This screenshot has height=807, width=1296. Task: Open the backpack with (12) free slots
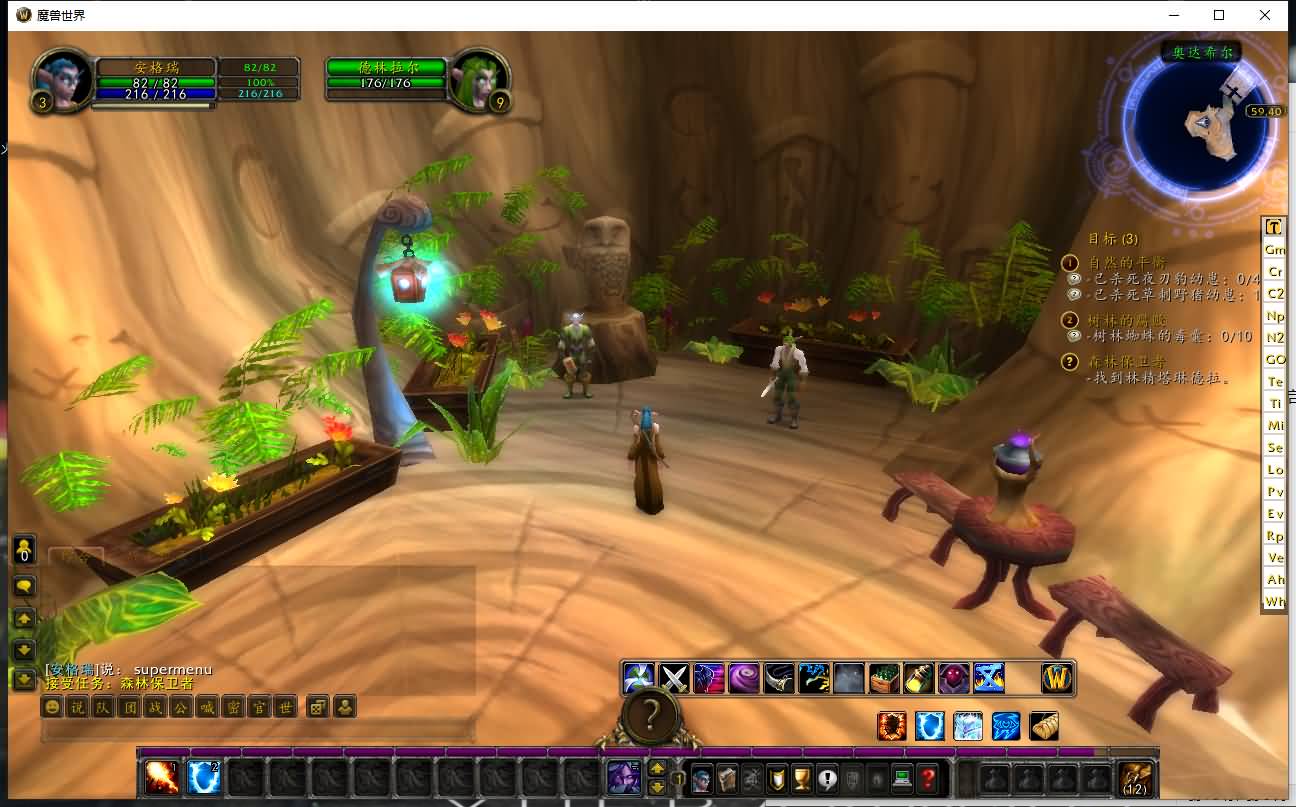pos(1135,777)
